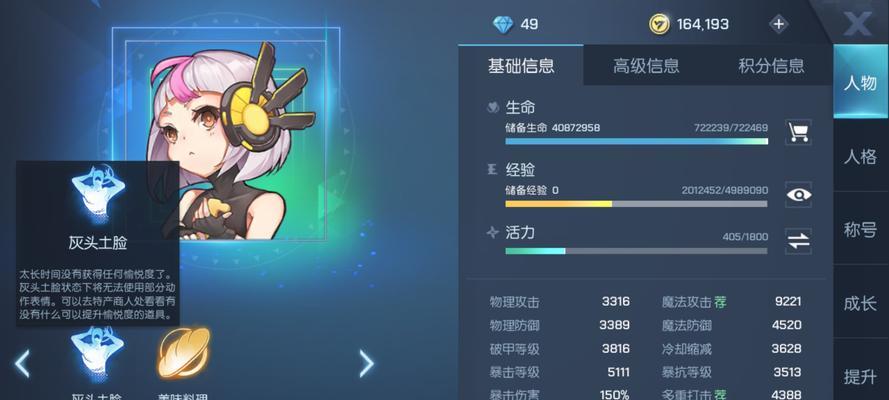Click the swap arrows beside 活力
This screenshot has width=889, height=400.
coord(798,240)
